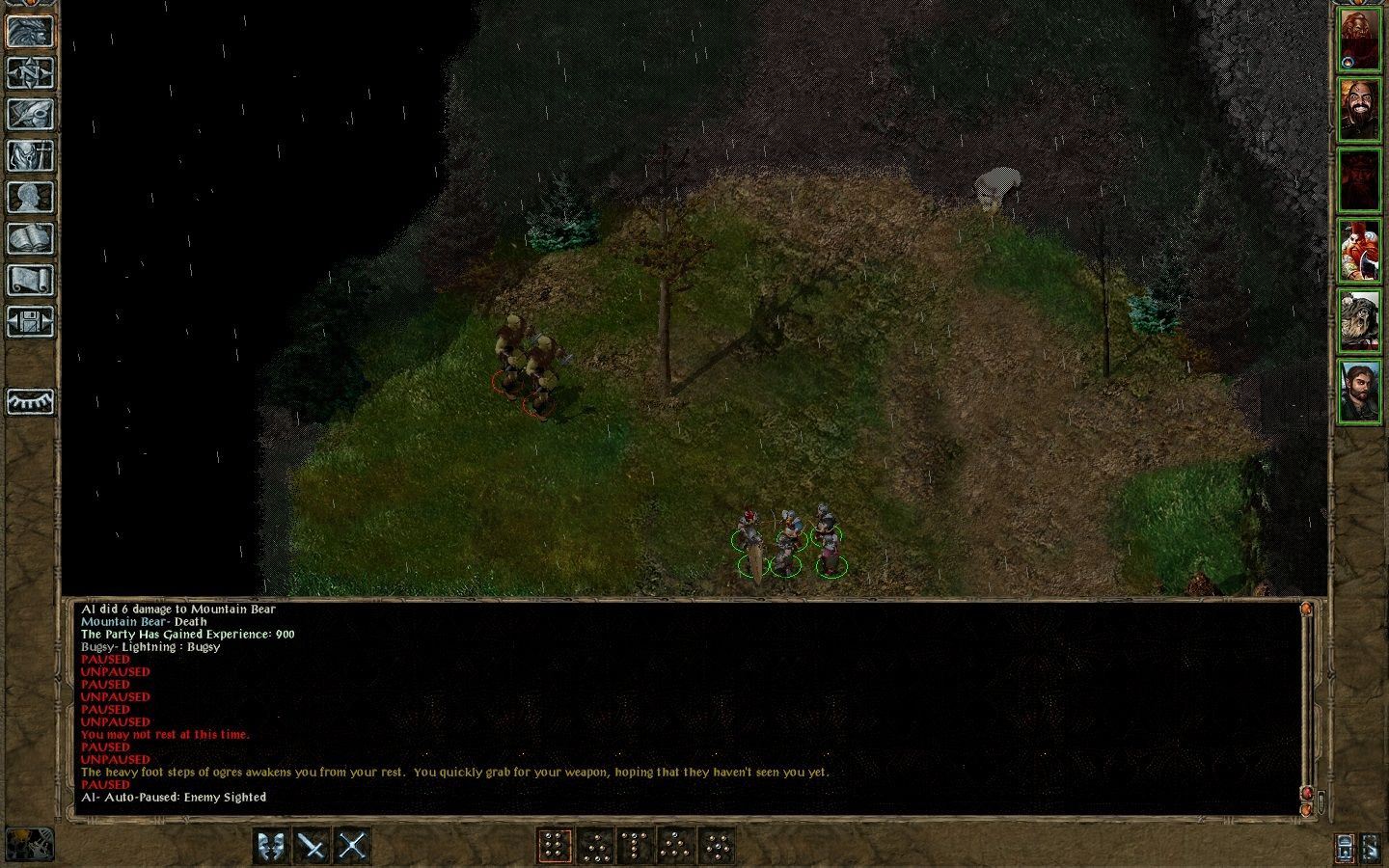
Task: Click the clock pause button in the corner
Action: [30, 844]
